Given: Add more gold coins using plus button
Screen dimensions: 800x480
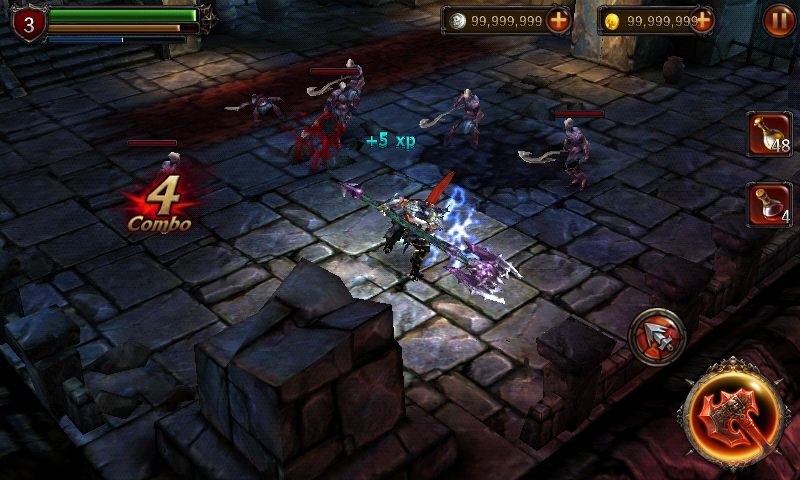Looking at the screenshot, I should click(702, 20).
